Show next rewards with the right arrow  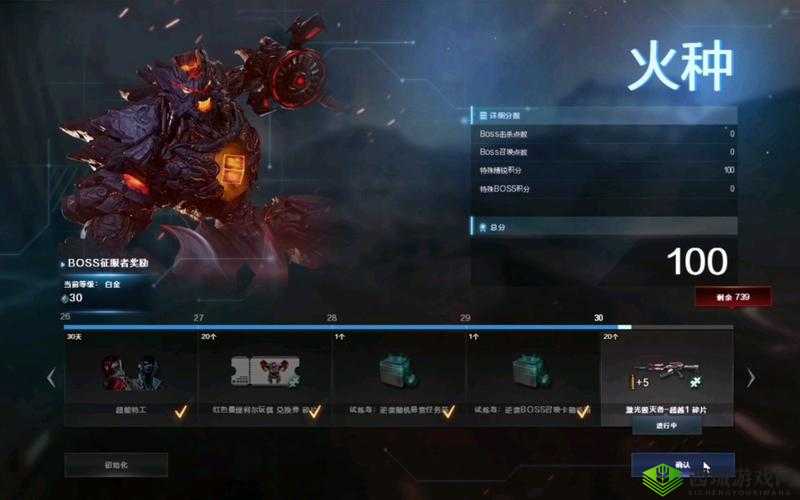(751, 378)
